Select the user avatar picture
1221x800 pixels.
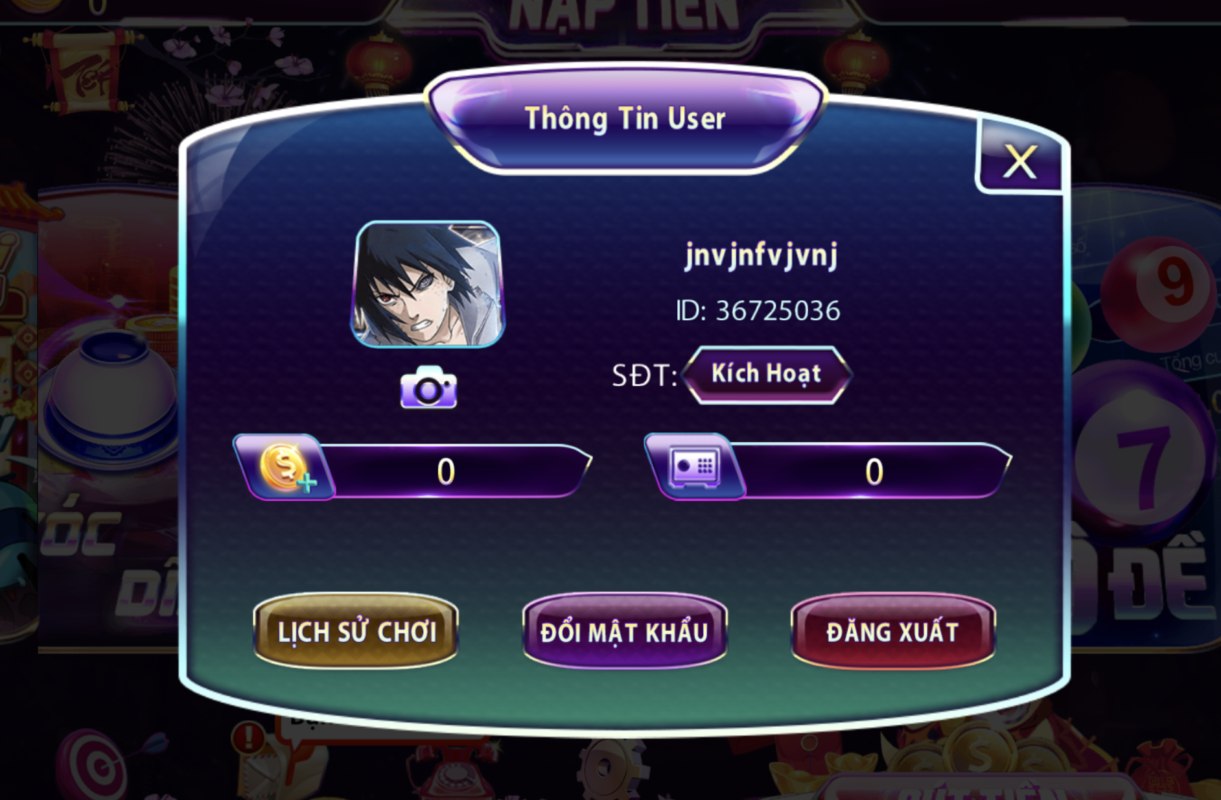427,284
